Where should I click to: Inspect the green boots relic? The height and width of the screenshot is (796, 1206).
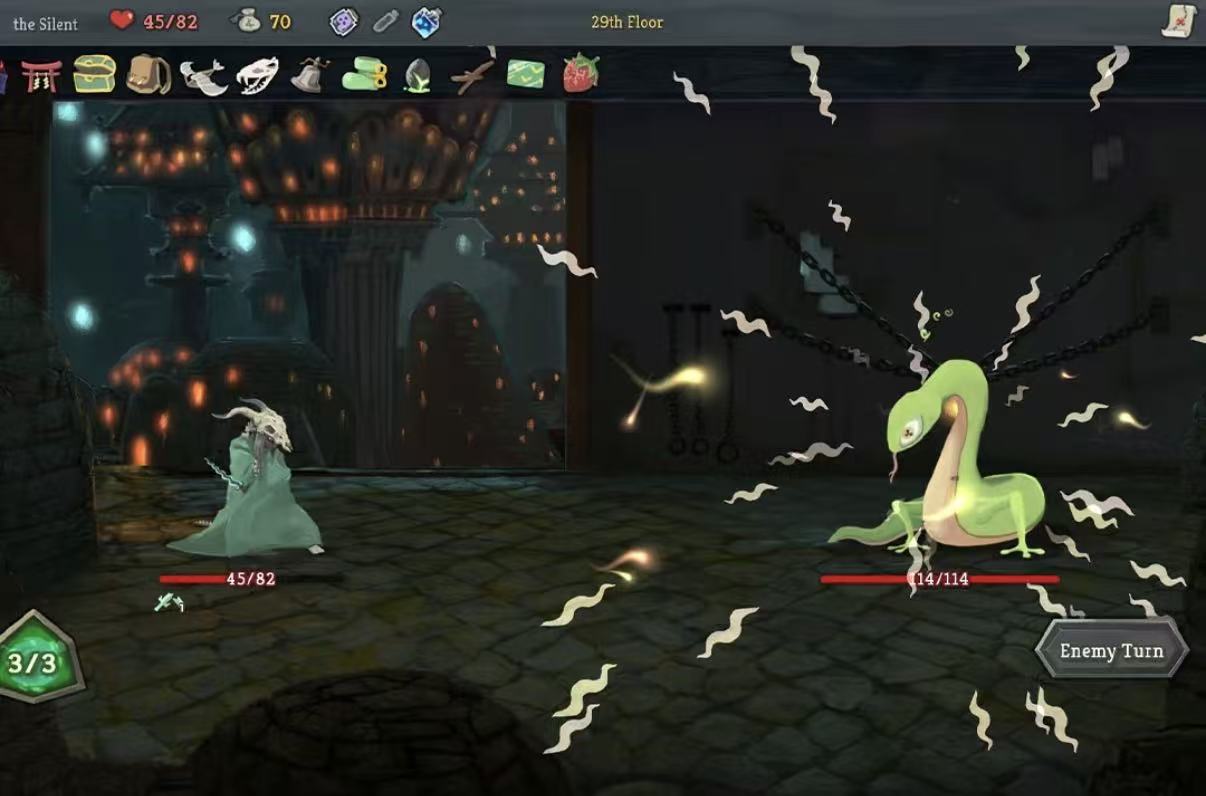(364, 75)
